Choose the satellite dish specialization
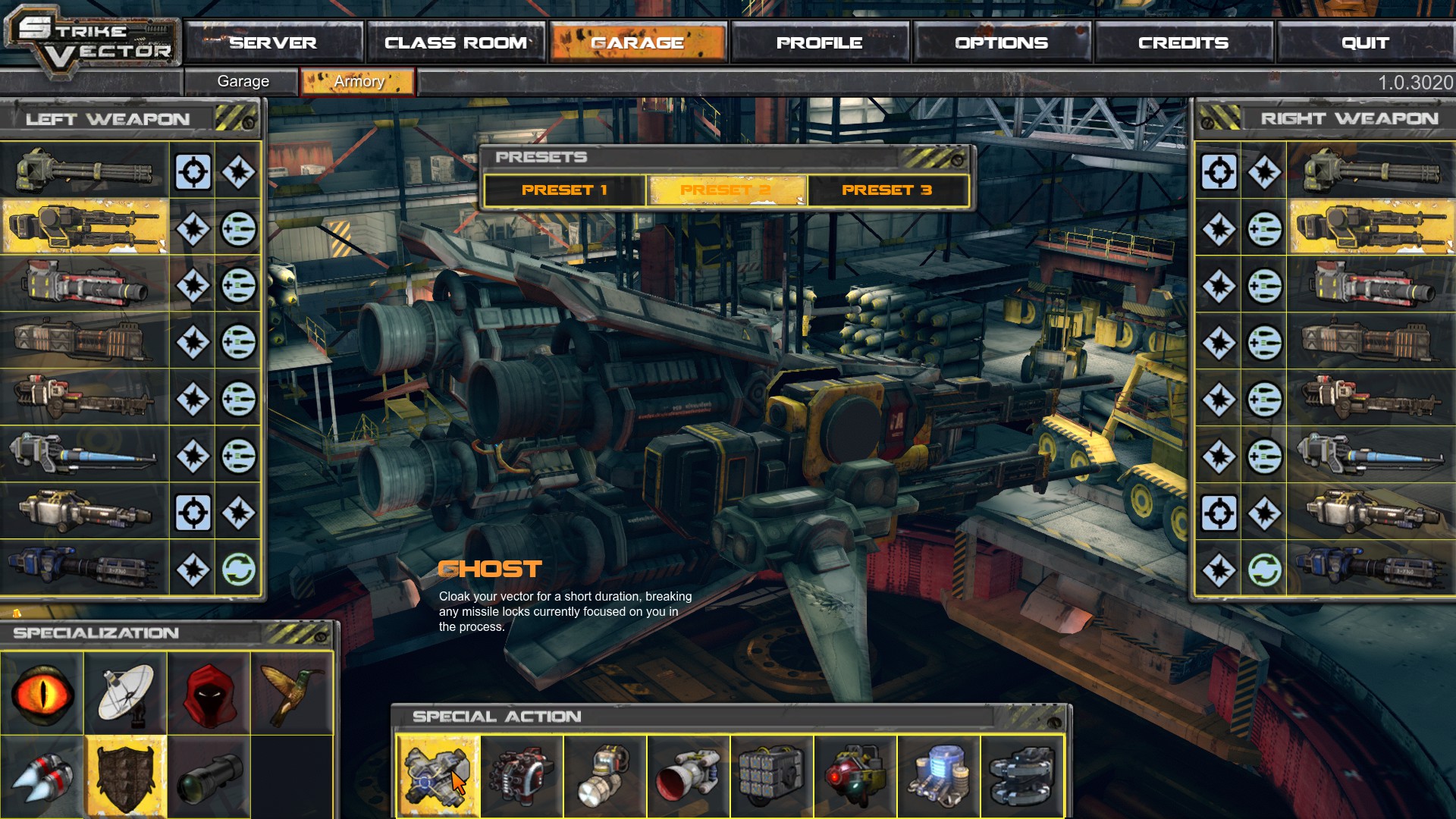Screen dimensions: 1456x819 pyautogui.click(x=127, y=694)
